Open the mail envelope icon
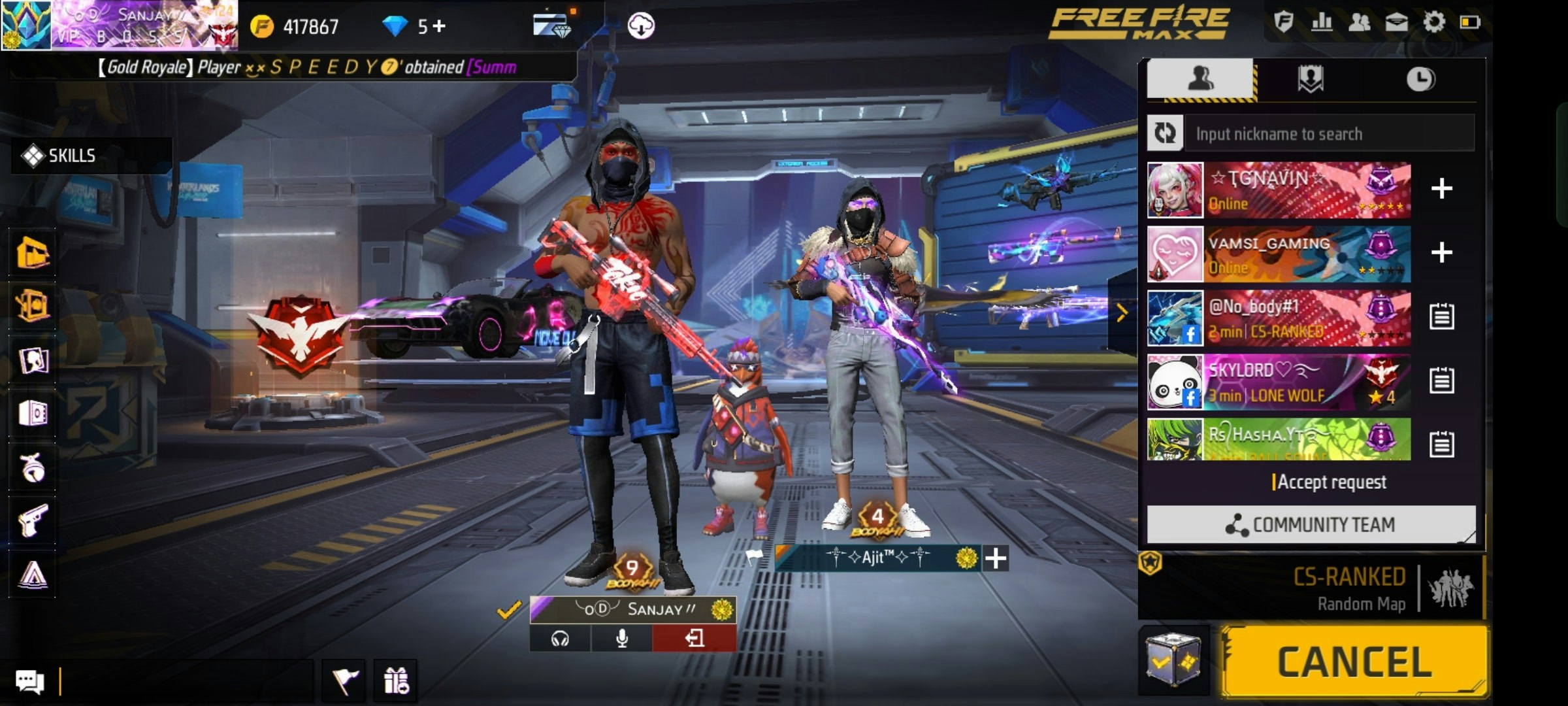The width and height of the screenshot is (1568, 706). coord(1396,23)
